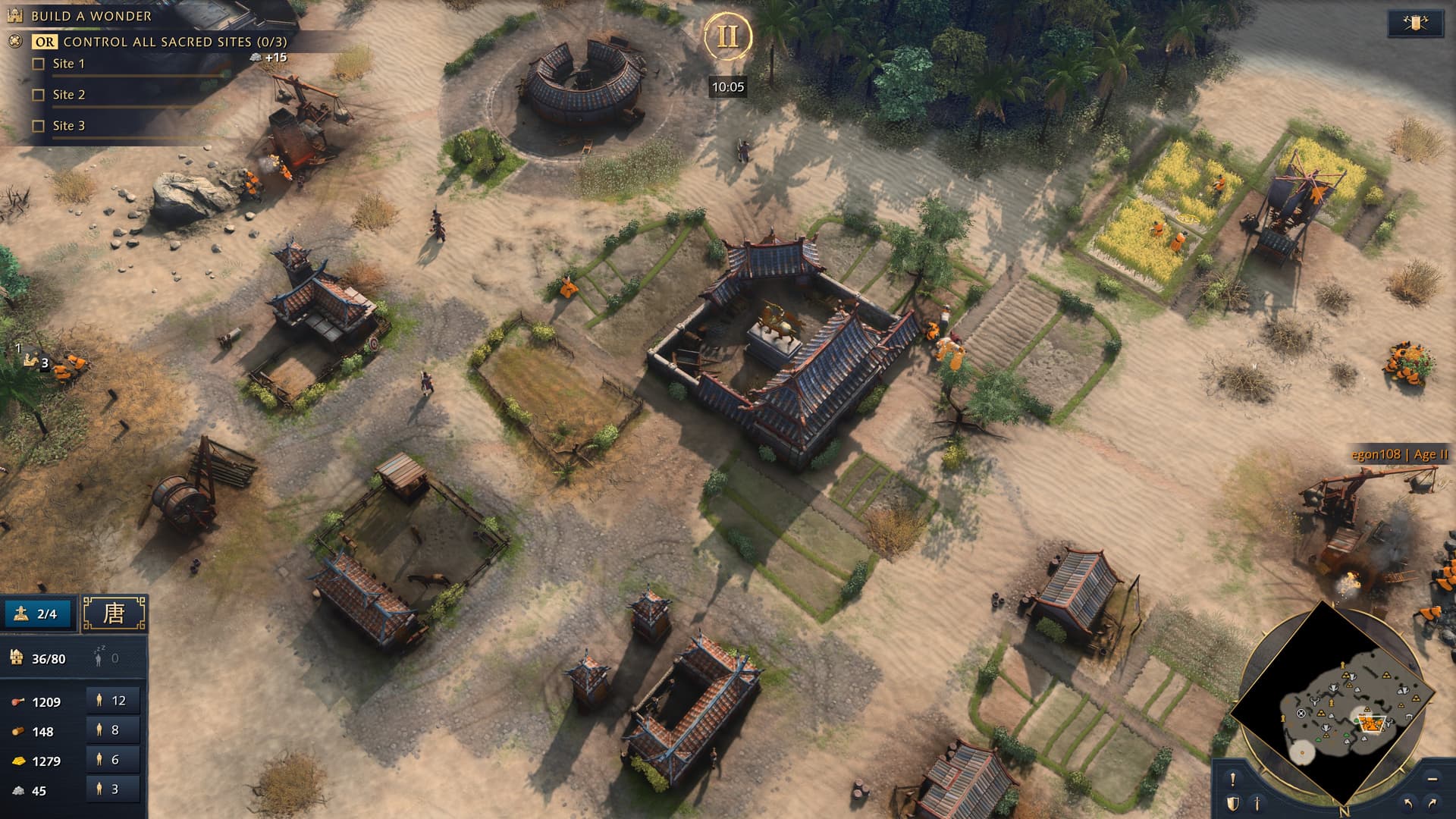Select the Site 2 objective entry
The width and height of the screenshot is (1456, 819).
(68, 95)
